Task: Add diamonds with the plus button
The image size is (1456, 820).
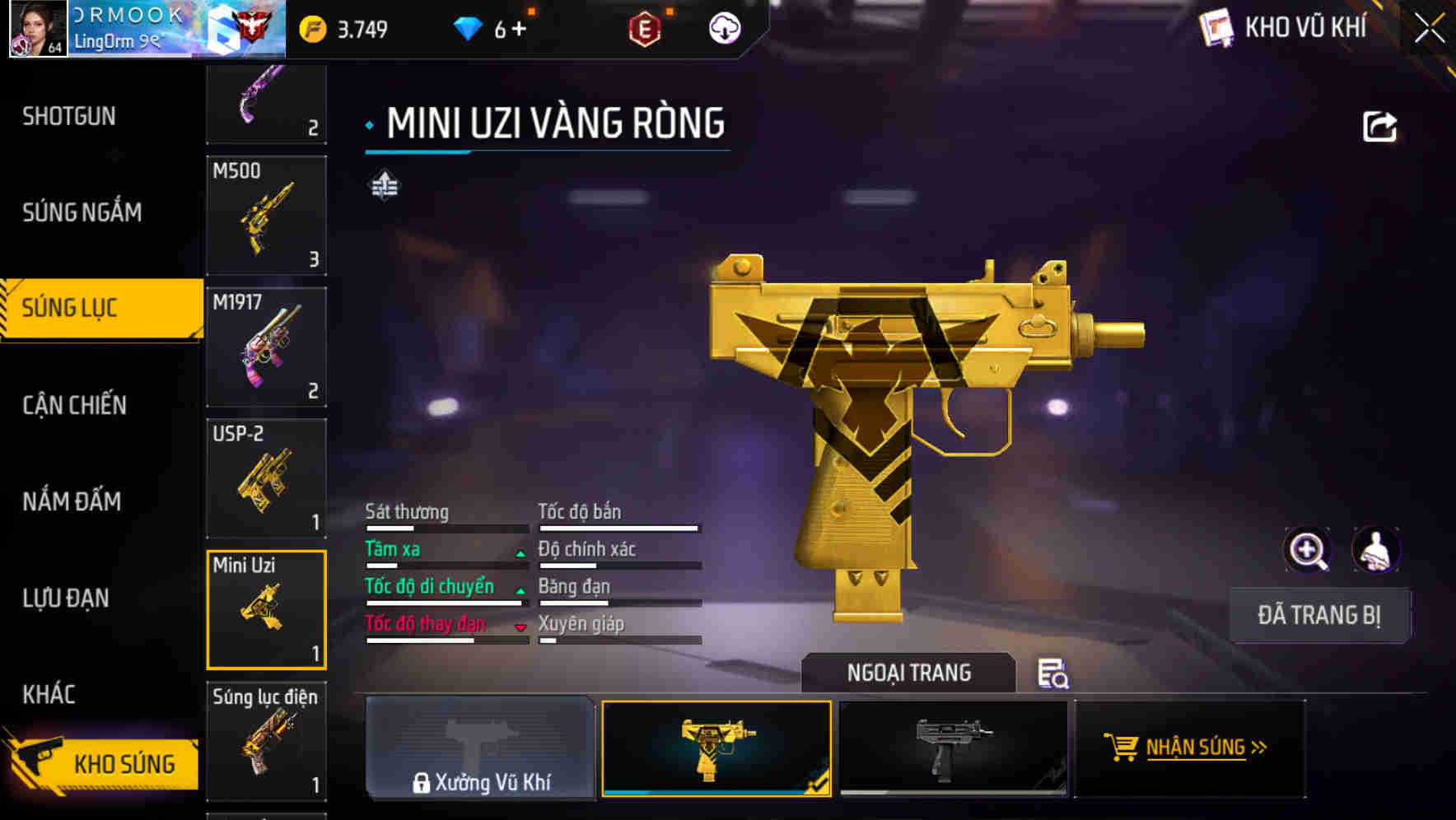Action: pyautogui.click(x=519, y=30)
